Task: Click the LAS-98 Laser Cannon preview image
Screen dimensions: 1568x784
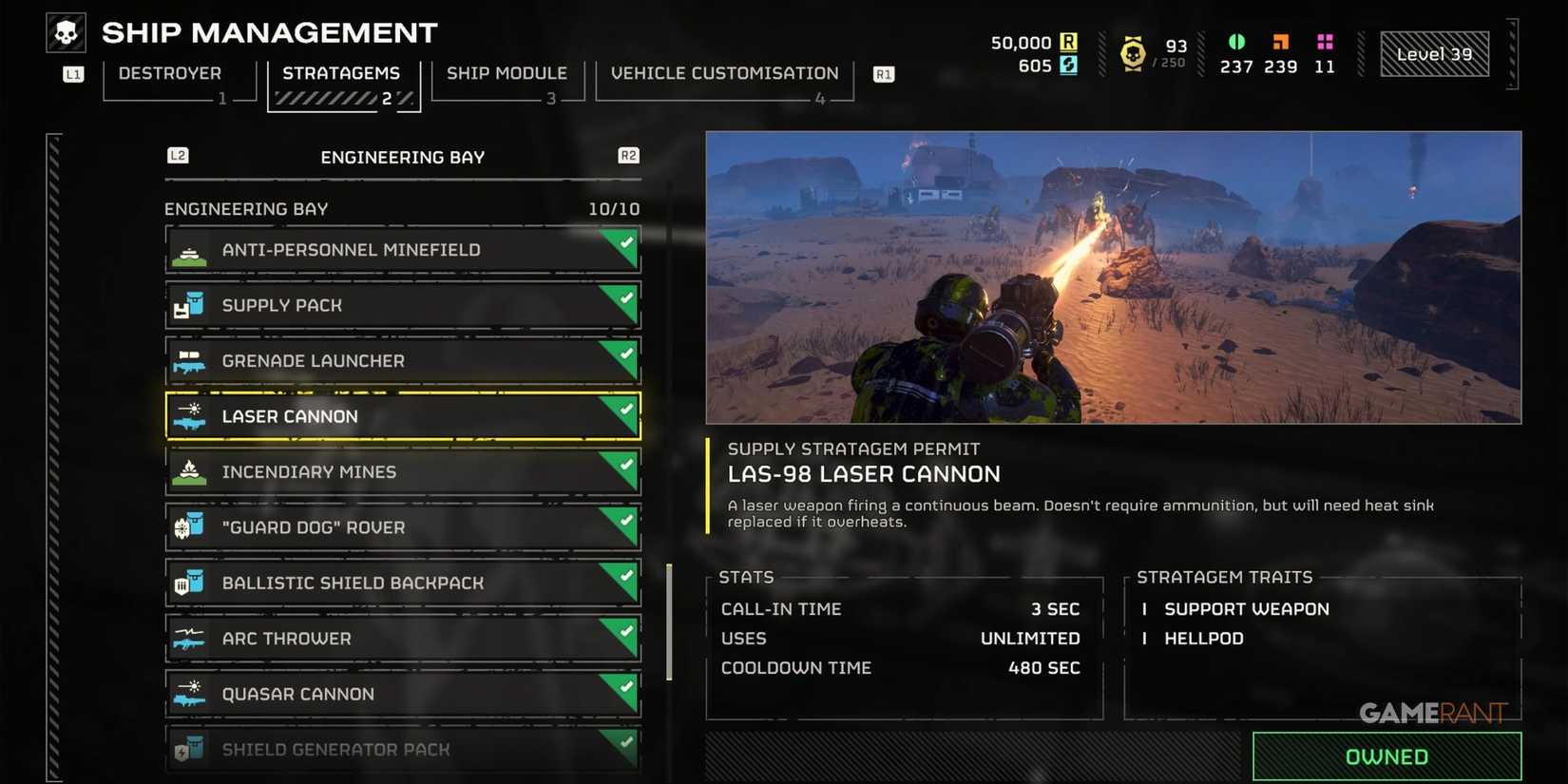Action: tap(1112, 277)
